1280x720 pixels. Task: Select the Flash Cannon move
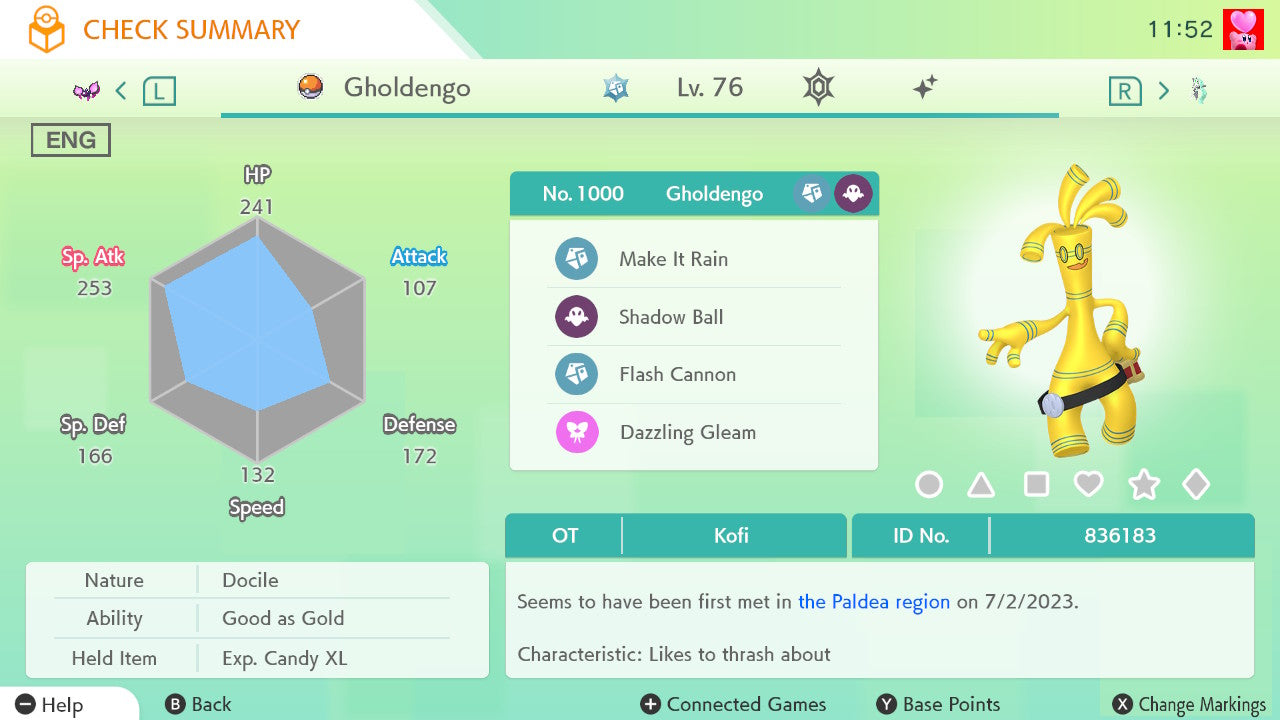point(677,375)
